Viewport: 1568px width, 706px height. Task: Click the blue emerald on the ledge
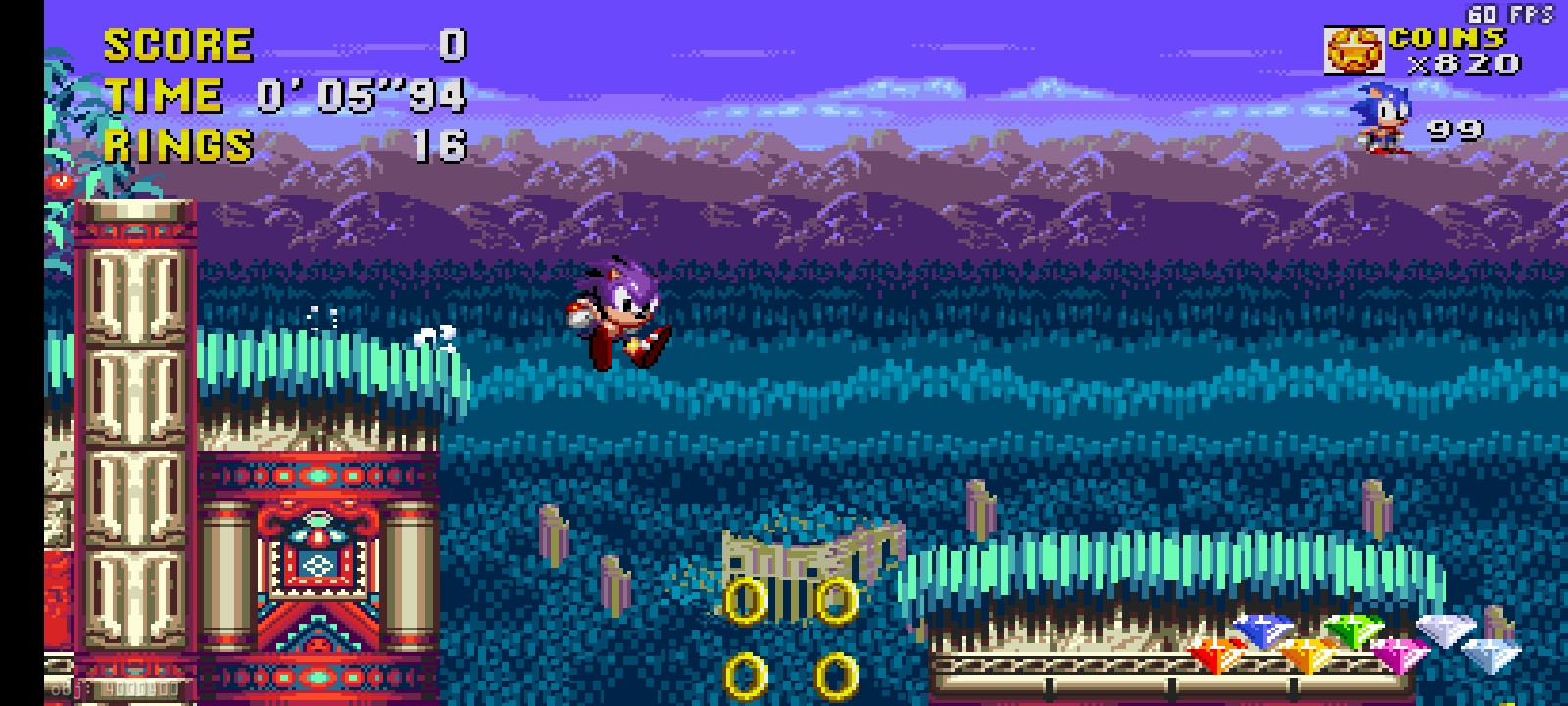(x=1264, y=632)
